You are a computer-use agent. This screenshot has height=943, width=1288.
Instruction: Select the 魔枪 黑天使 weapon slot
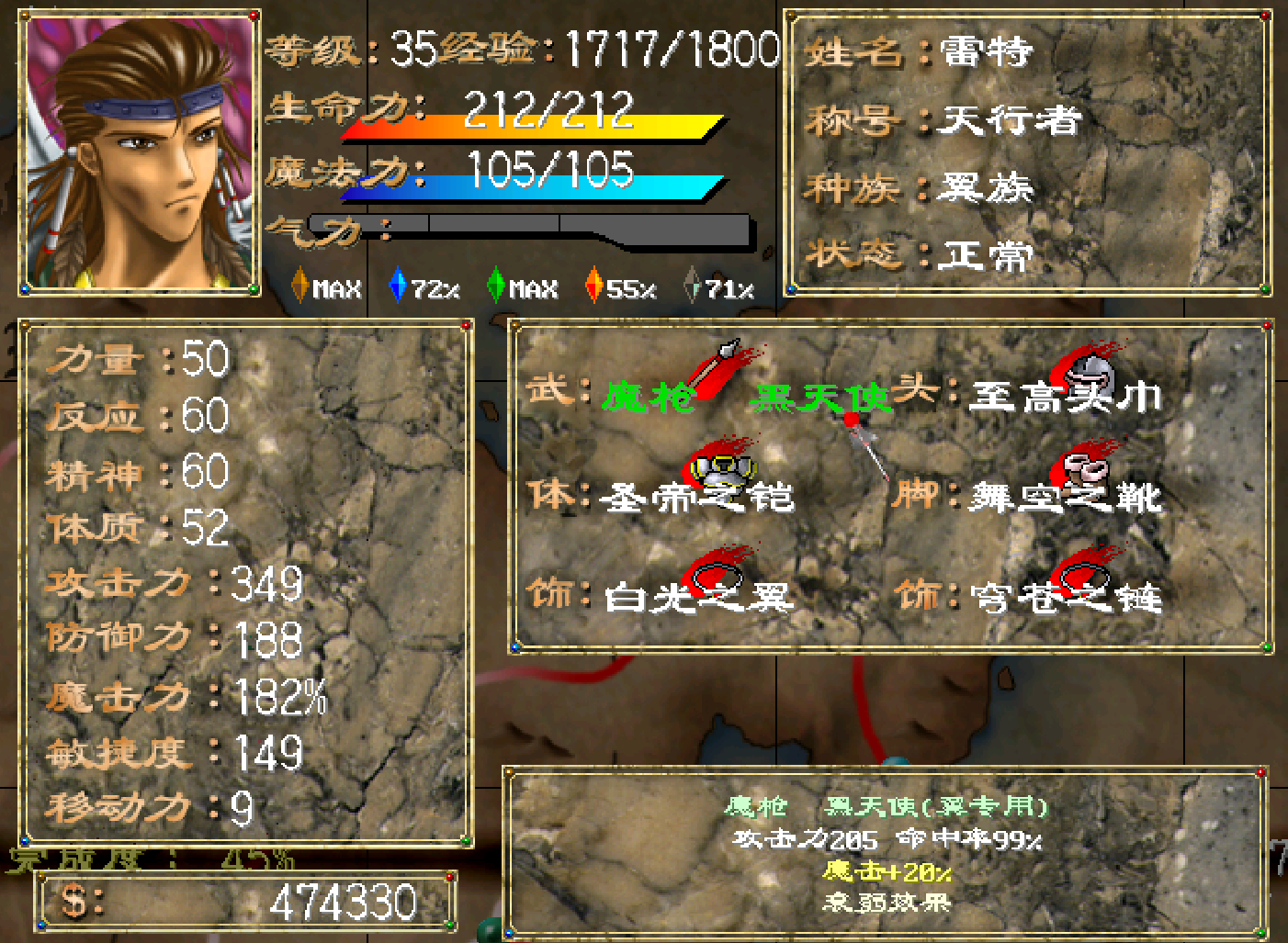click(x=744, y=396)
